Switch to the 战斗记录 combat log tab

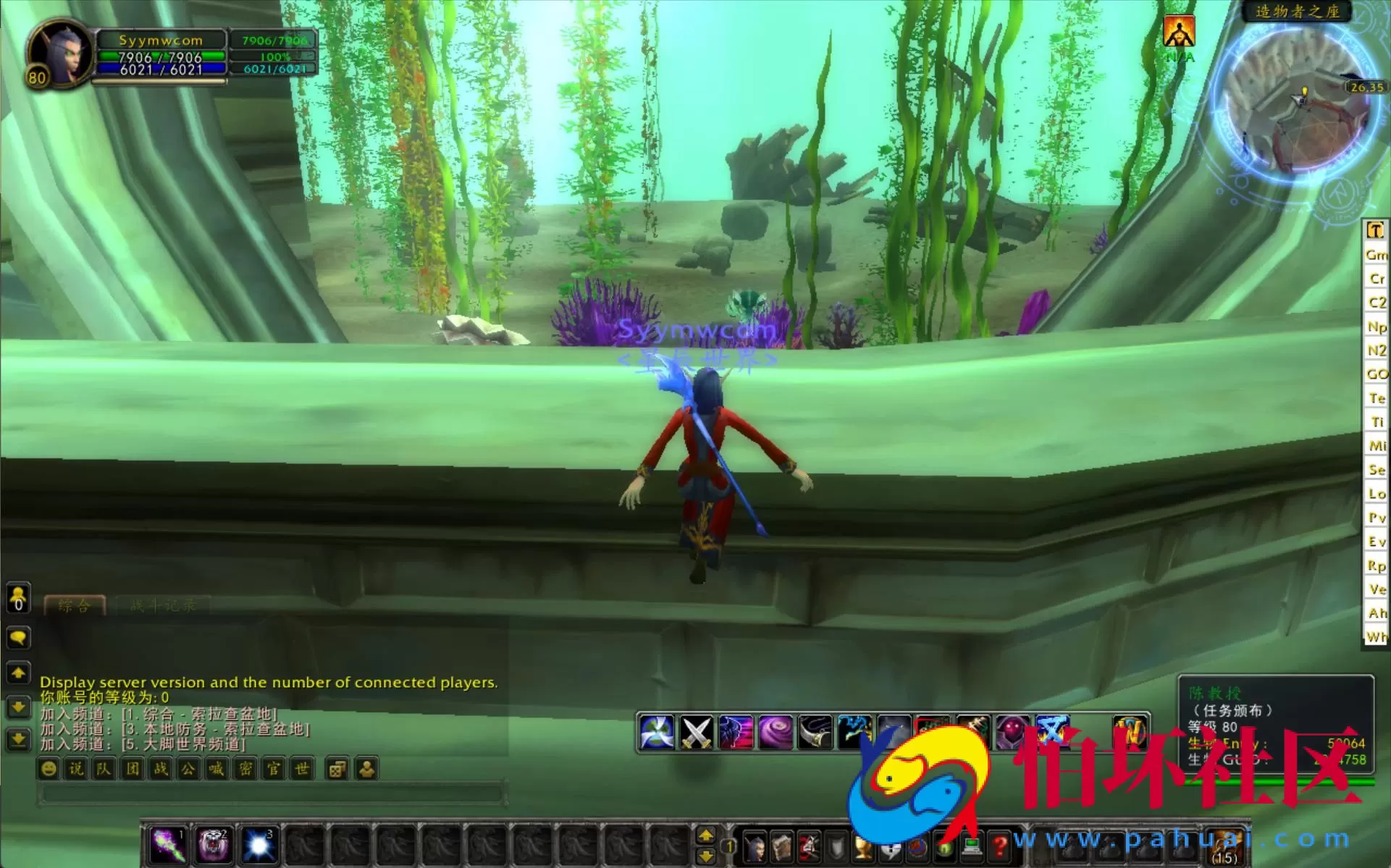point(163,605)
